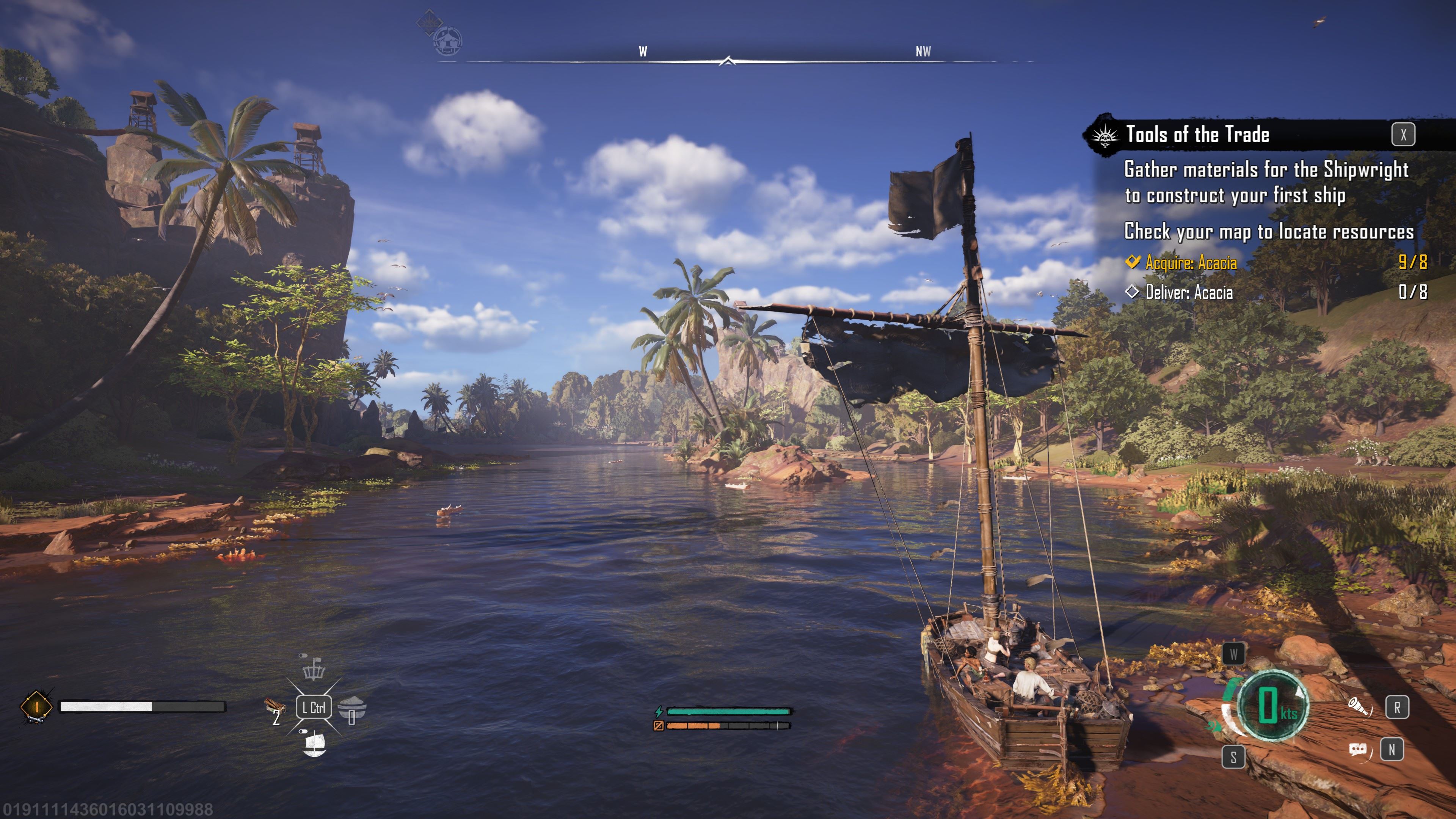The height and width of the screenshot is (819, 1456).
Task: Click the compass heading bar
Action: click(728, 61)
